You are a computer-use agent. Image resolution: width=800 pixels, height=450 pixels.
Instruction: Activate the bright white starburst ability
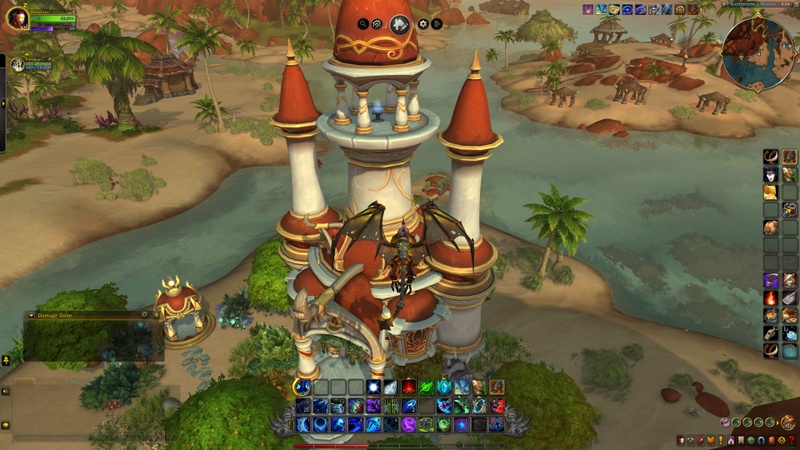tap(374, 387)
